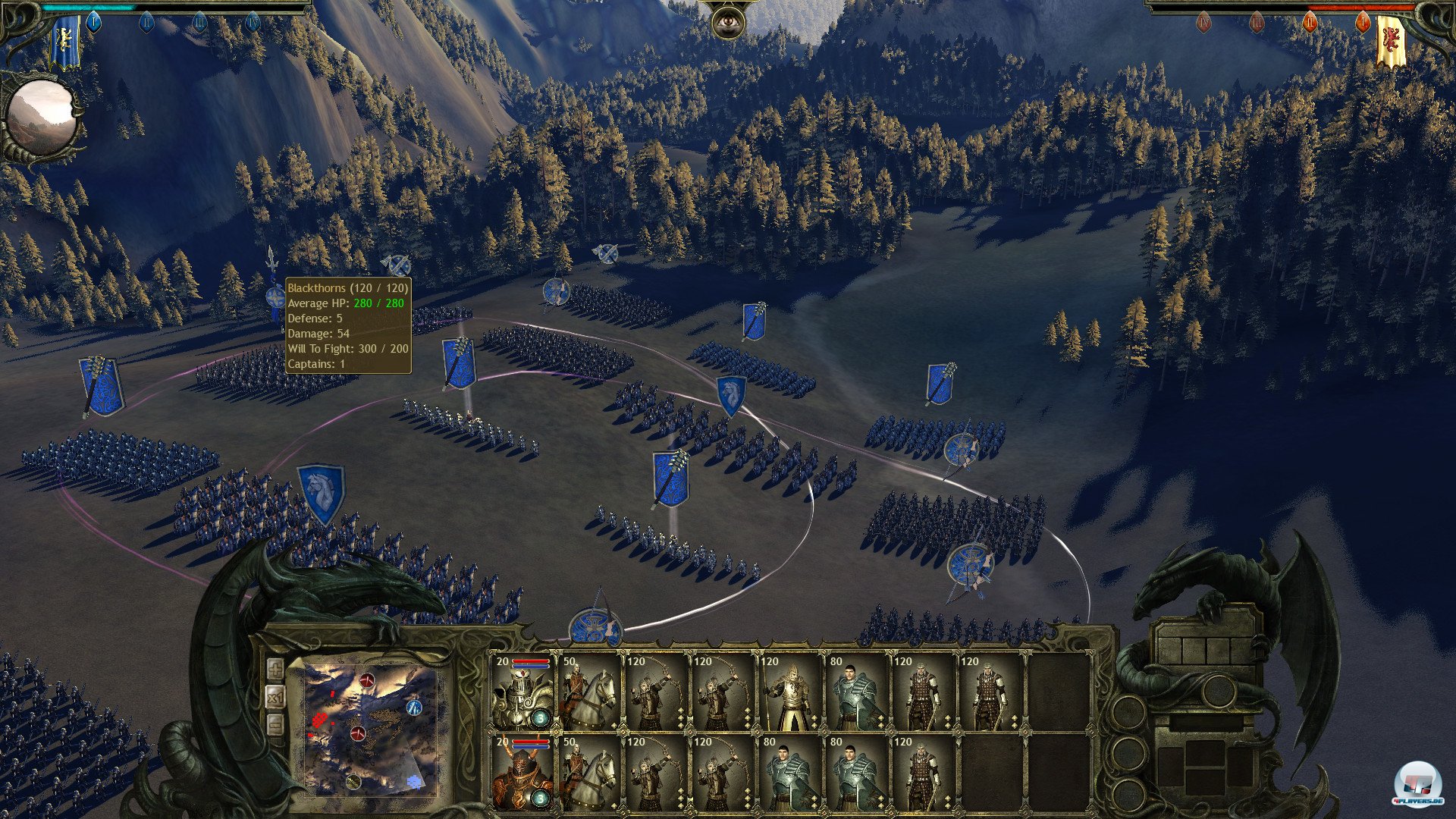Zoom in the minimap with the plus button
The image size is (1456, 819).
coord(275,669)
